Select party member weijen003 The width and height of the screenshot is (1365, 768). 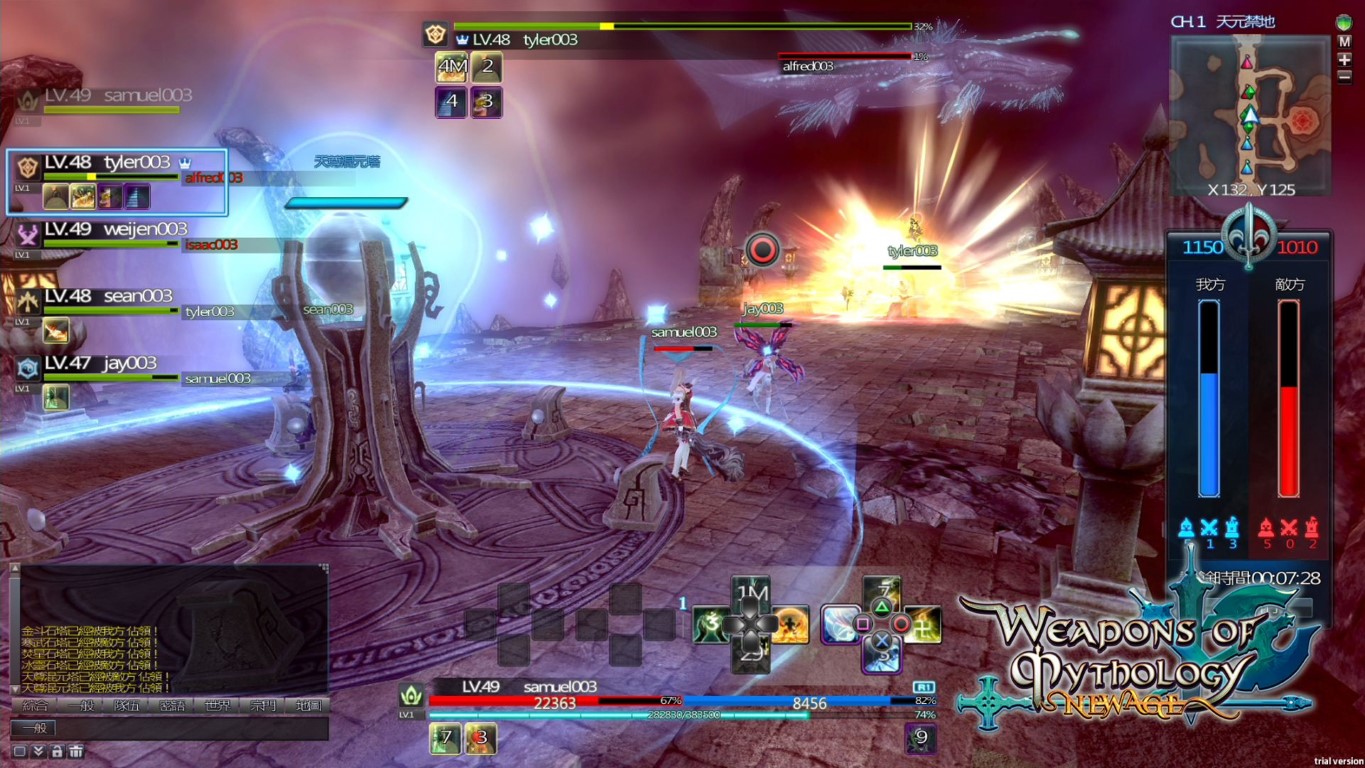115,229
